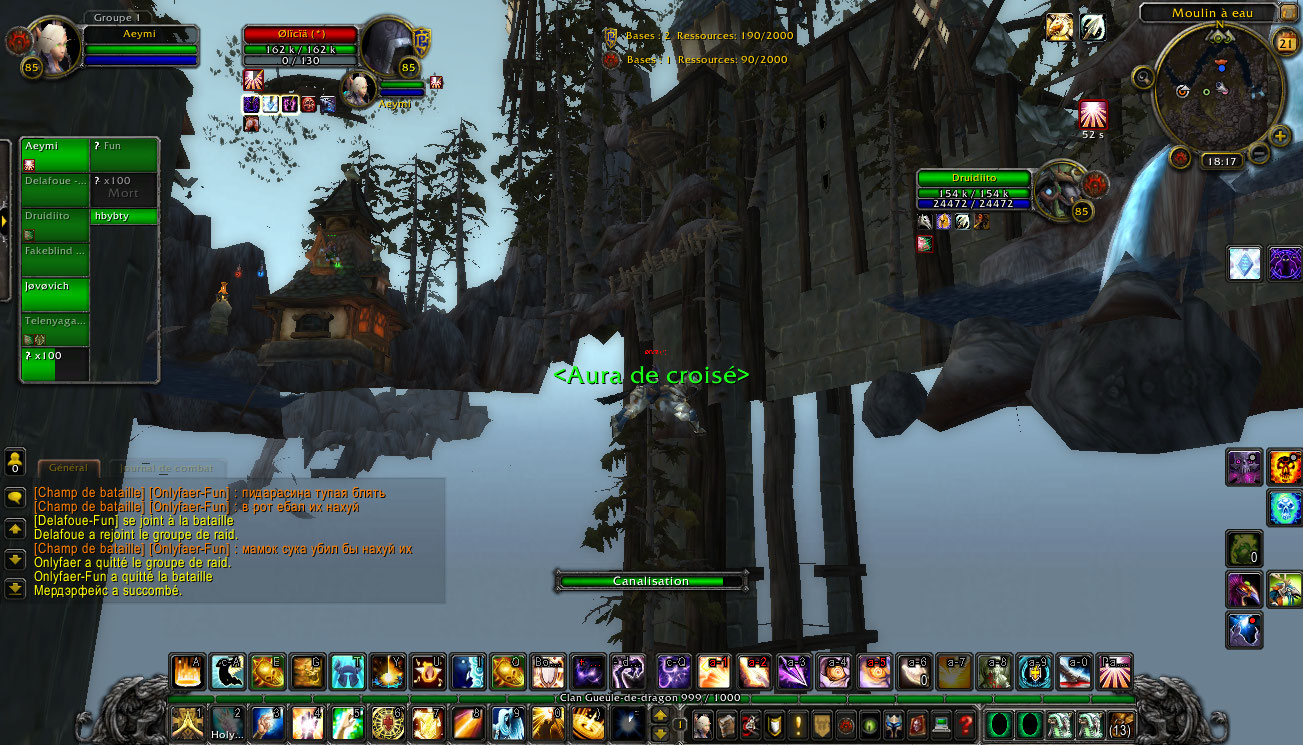1303x745 pixels.
Task: Open the backpack showing (13) free slots
Action: pyautogui.click(x=1122, y=724)
